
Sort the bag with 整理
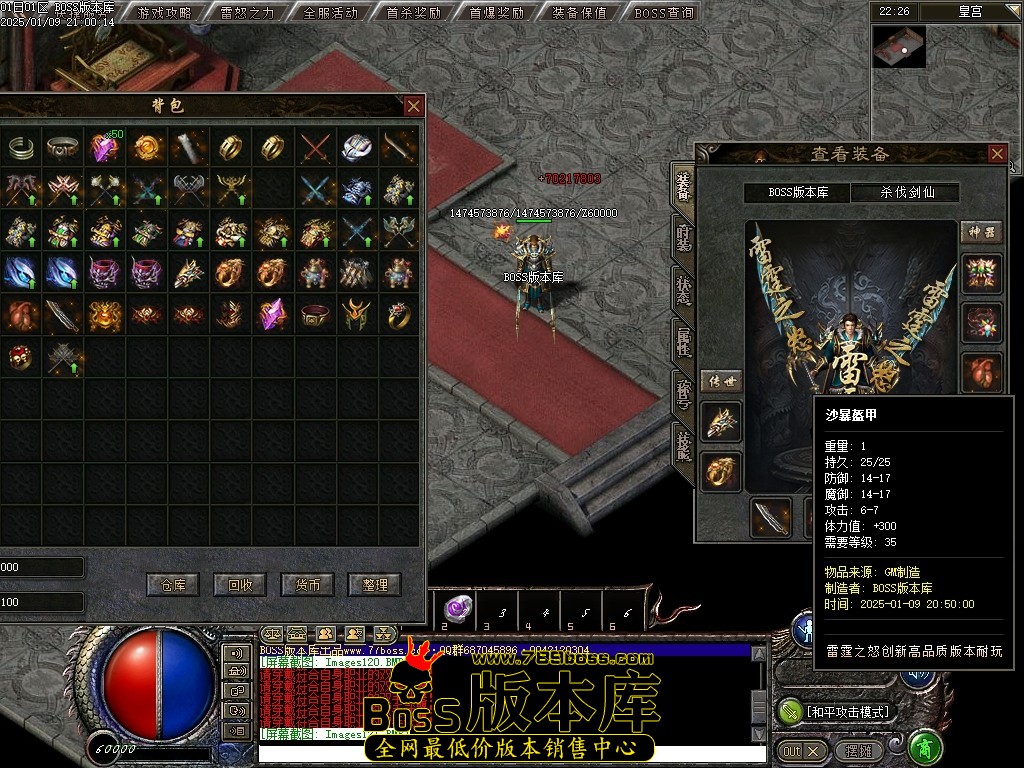coord(374,585)
